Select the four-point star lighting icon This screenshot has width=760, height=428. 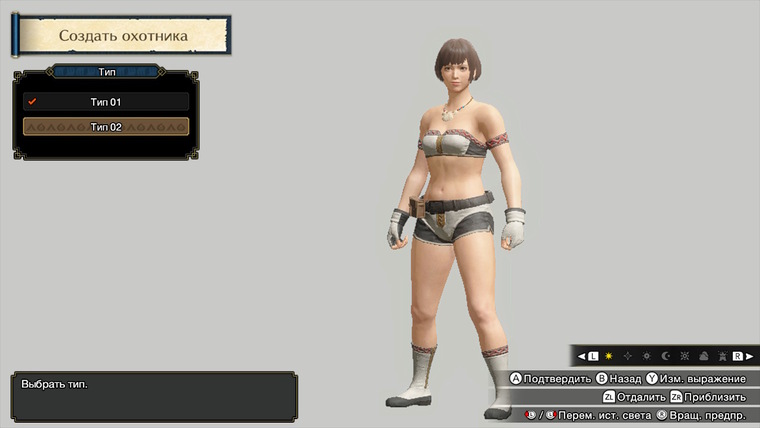(627, 356)
